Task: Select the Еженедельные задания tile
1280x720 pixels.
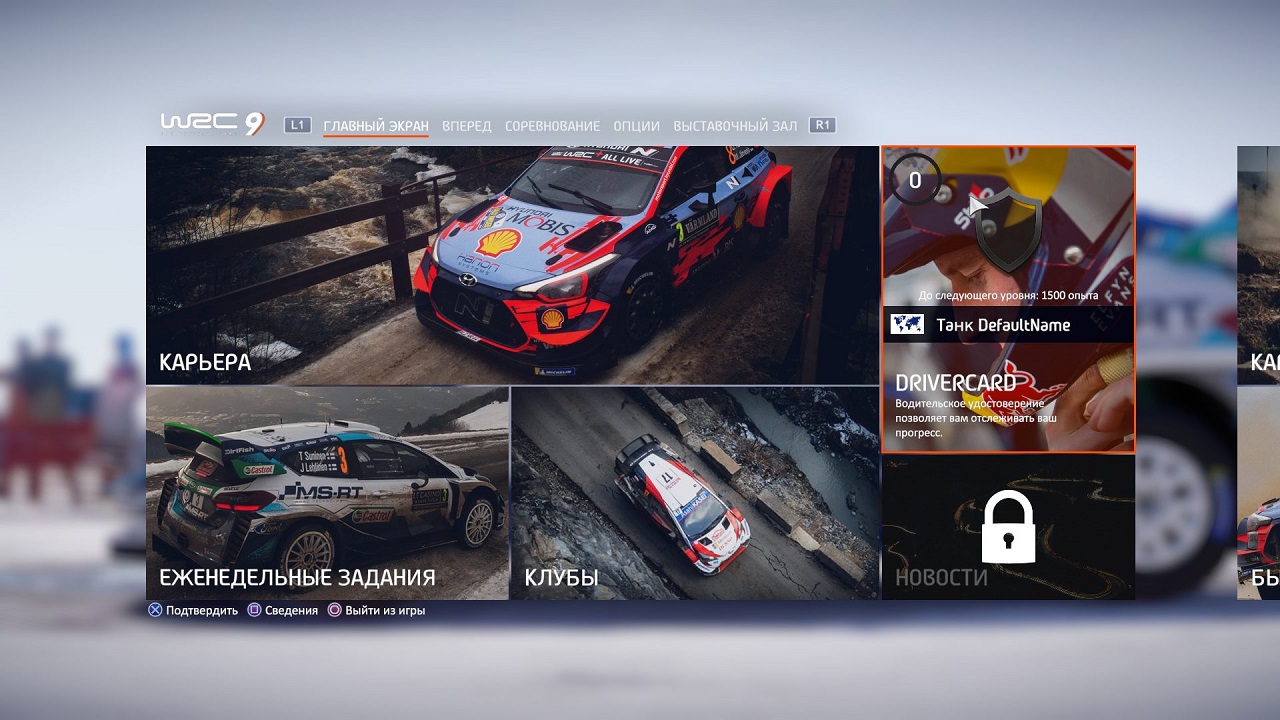Action: tap(327, 493)
